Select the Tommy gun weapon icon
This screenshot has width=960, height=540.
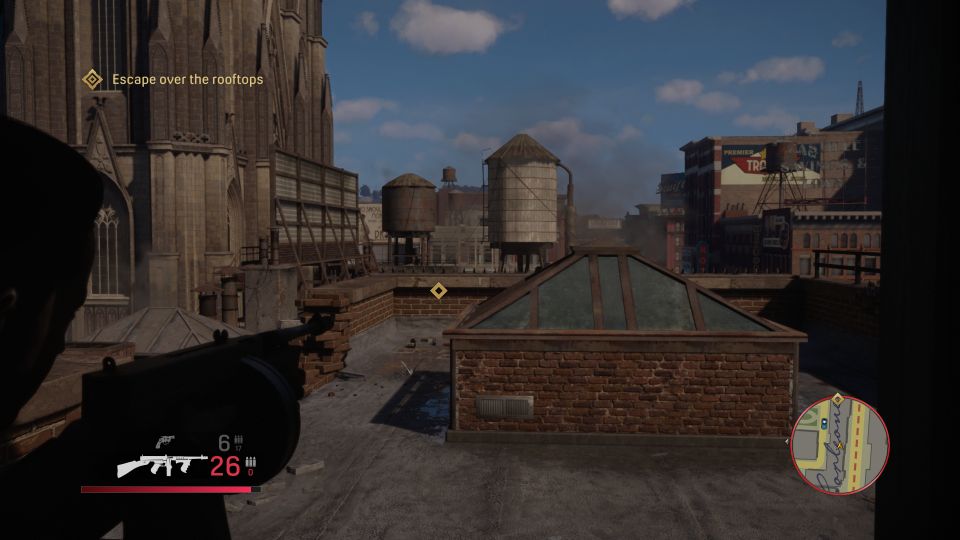(162, 465)
